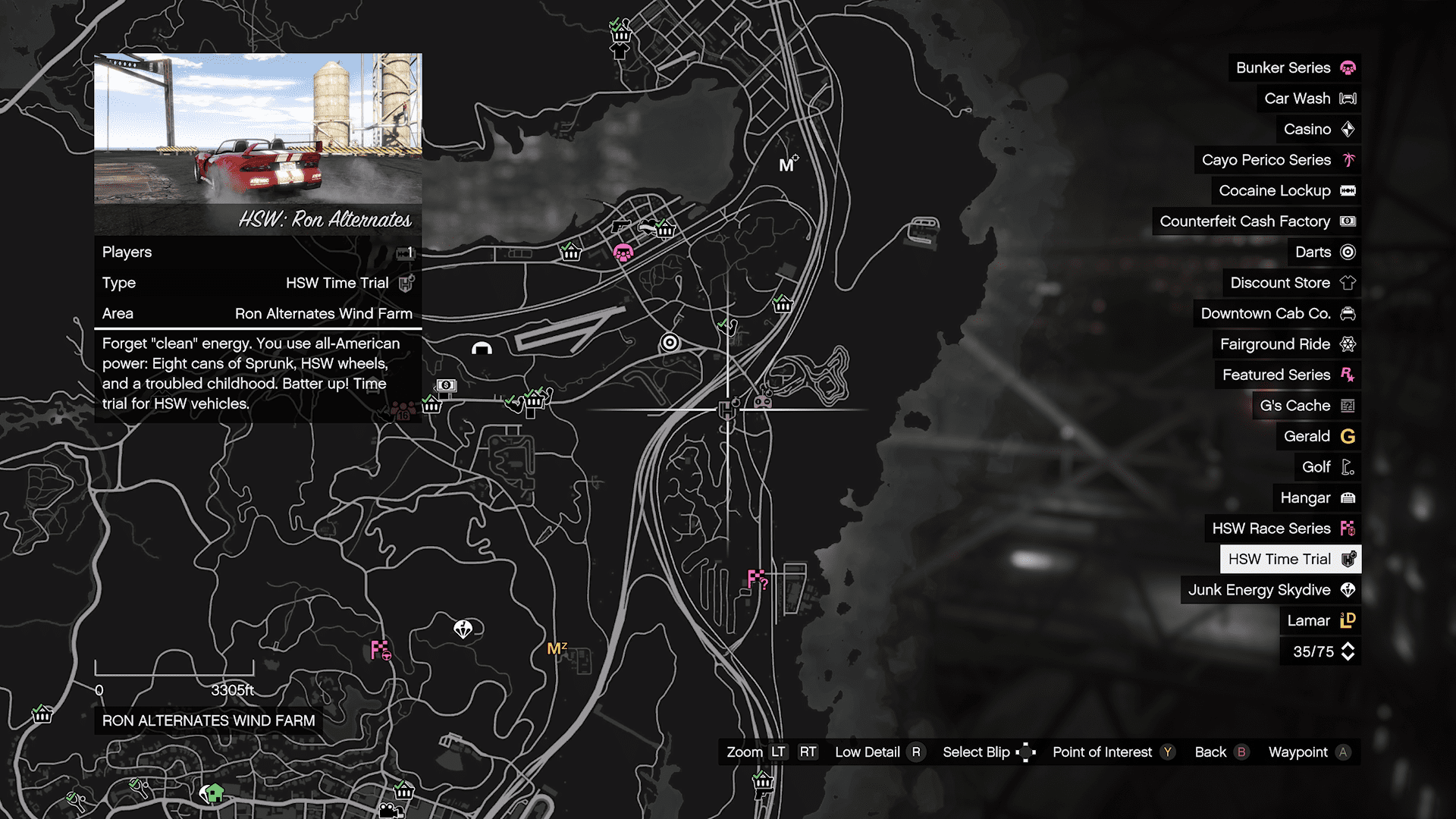Viewport: 1456px width, 819px height.
Task: Choose Counterfeit Cash Factory in the legend
Action: pyautogui.click(x=1257, y=221)
